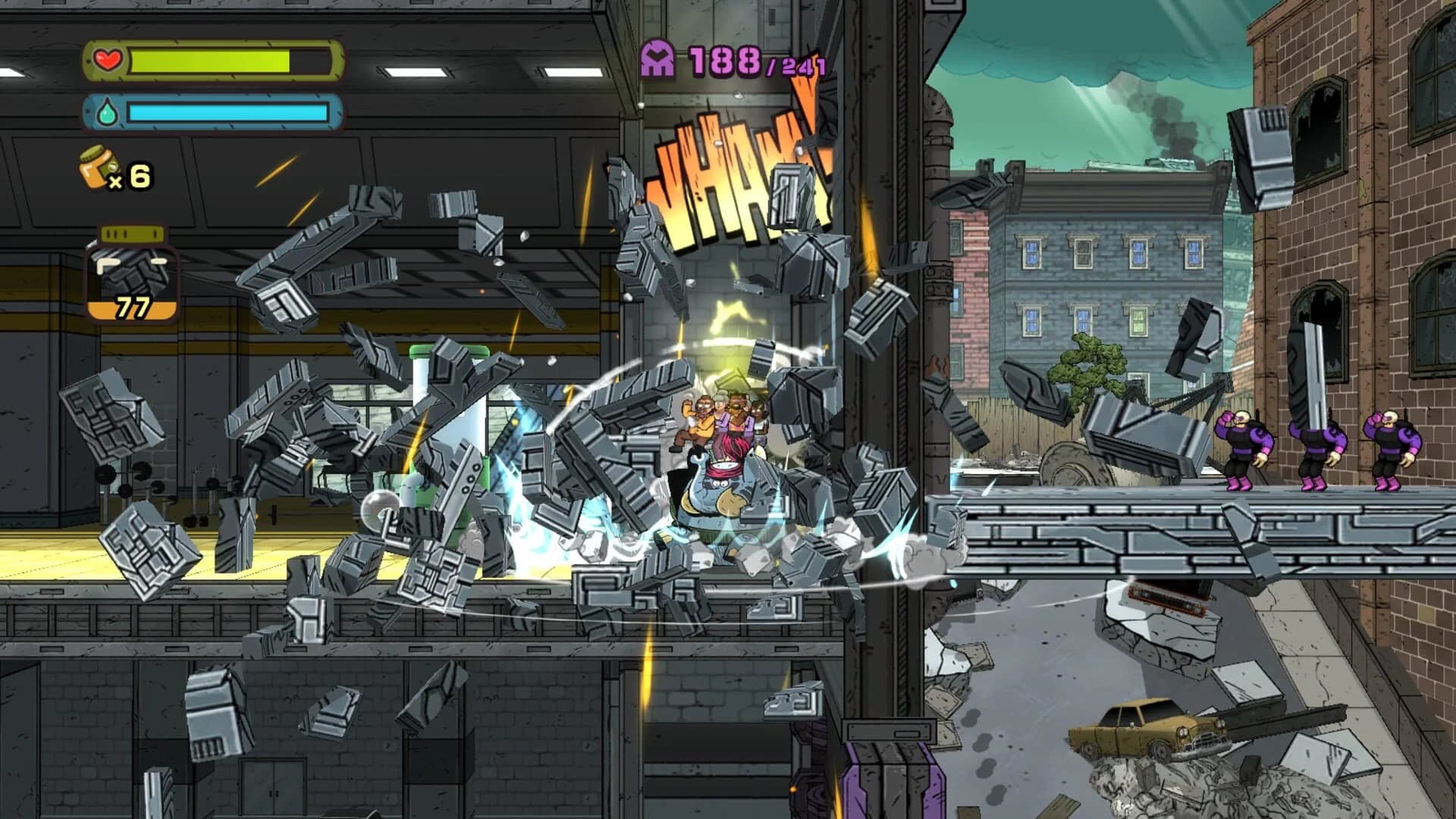Click the rescued hostages group near Tembo

(x=720, y=417)
